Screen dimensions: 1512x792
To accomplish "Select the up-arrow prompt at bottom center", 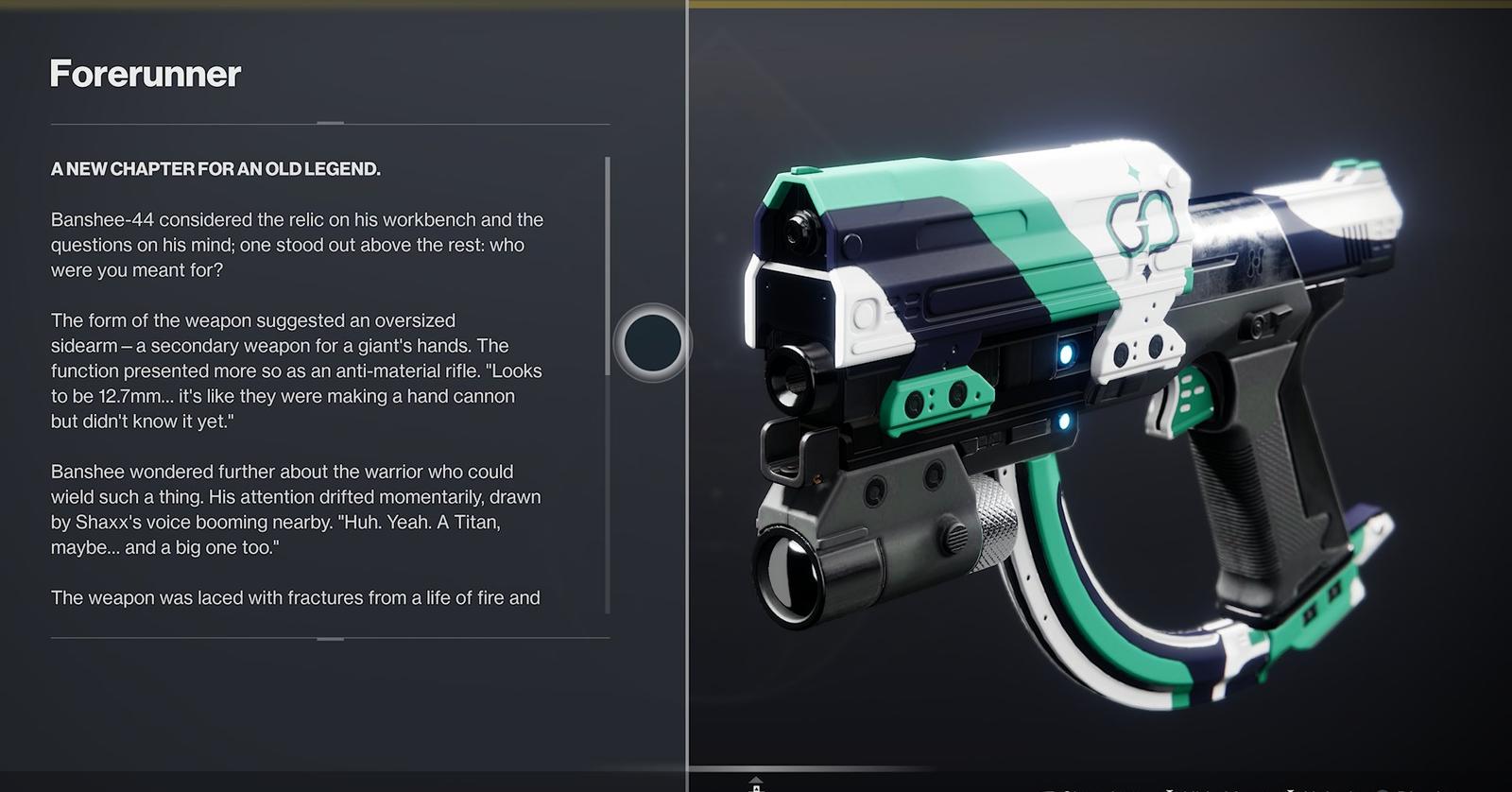I will pyautogui.click(x=755, y=780).
